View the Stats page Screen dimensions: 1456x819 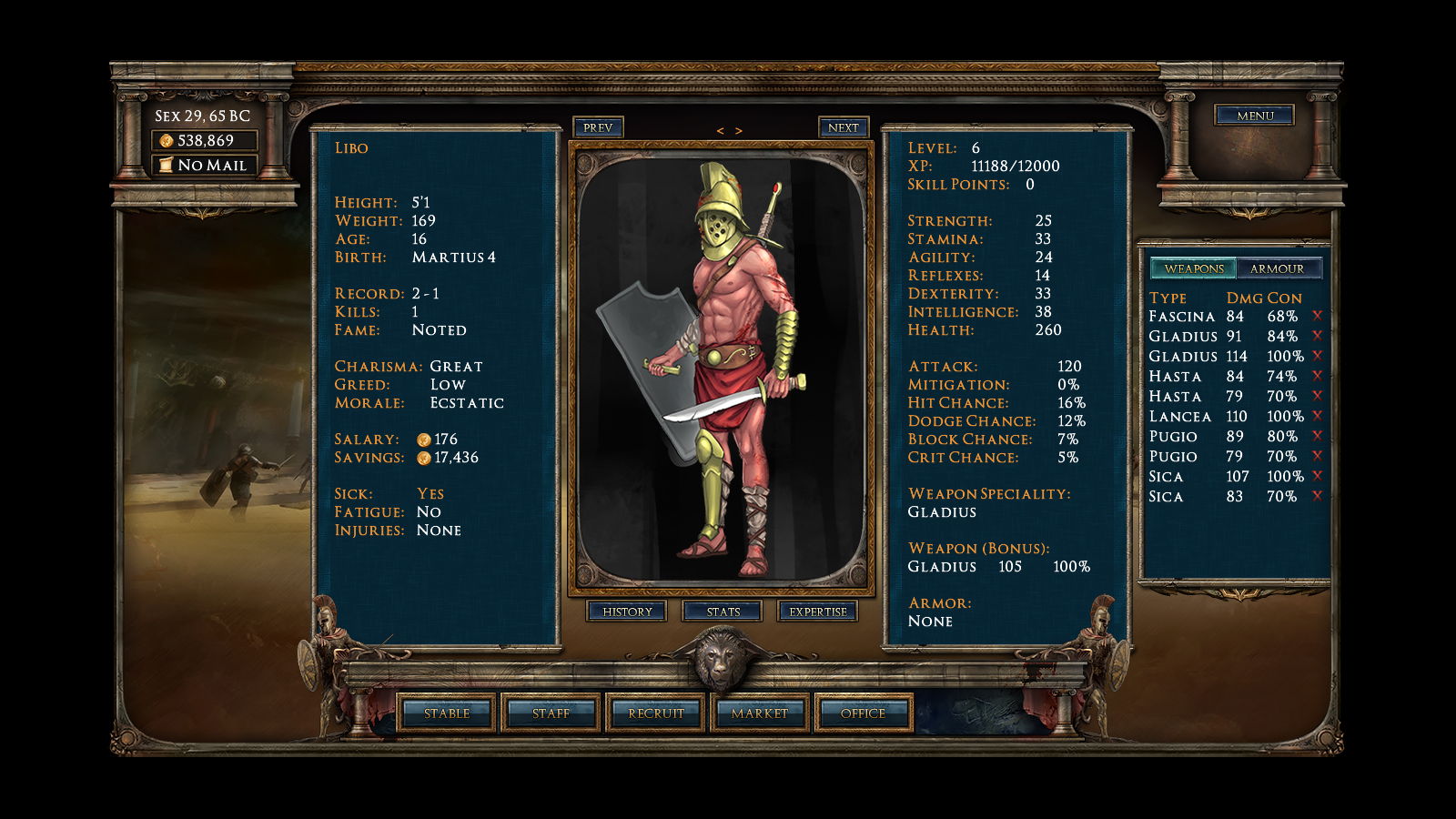coord(723,612)
